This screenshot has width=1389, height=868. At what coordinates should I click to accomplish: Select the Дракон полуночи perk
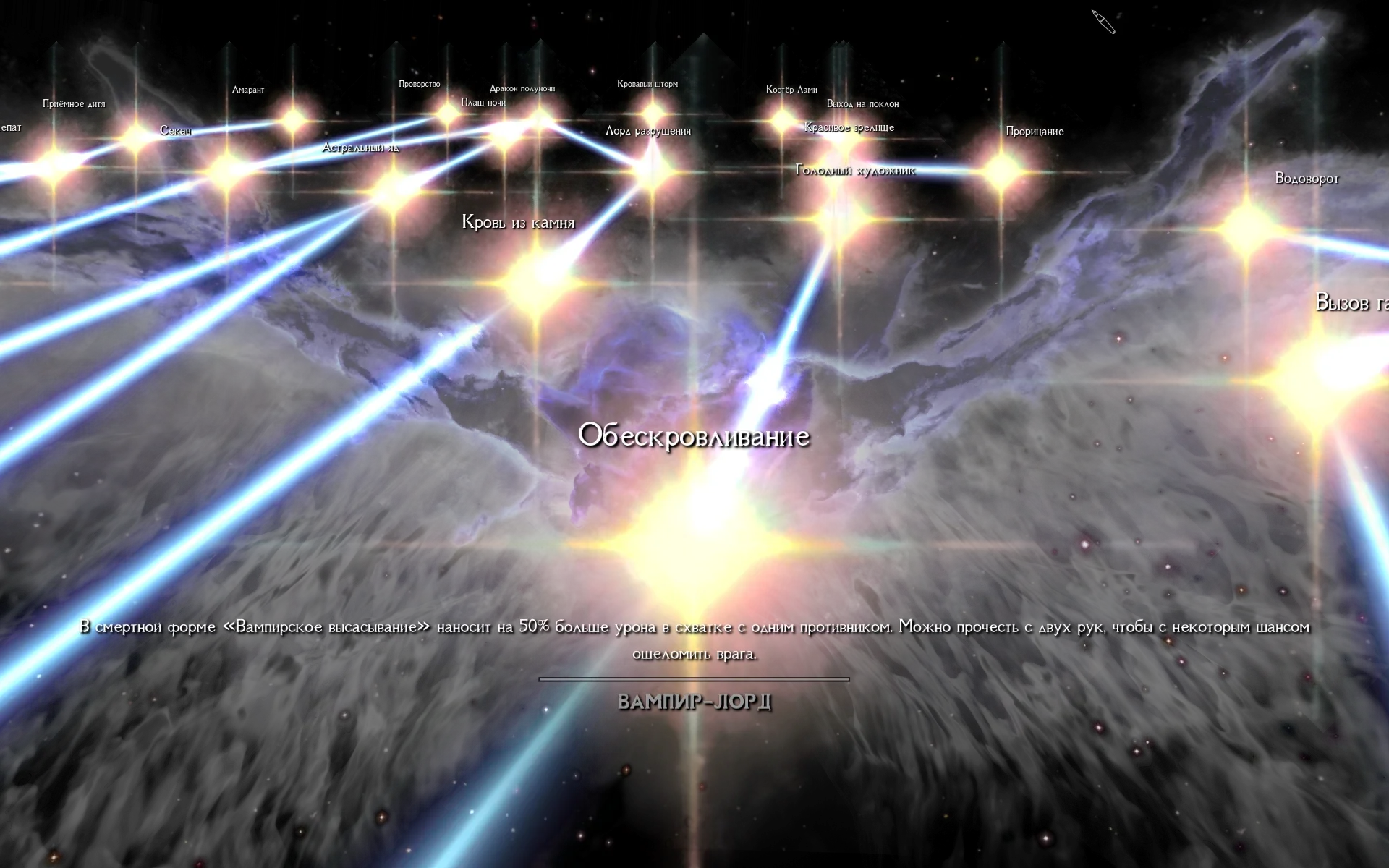pos(539,118)
